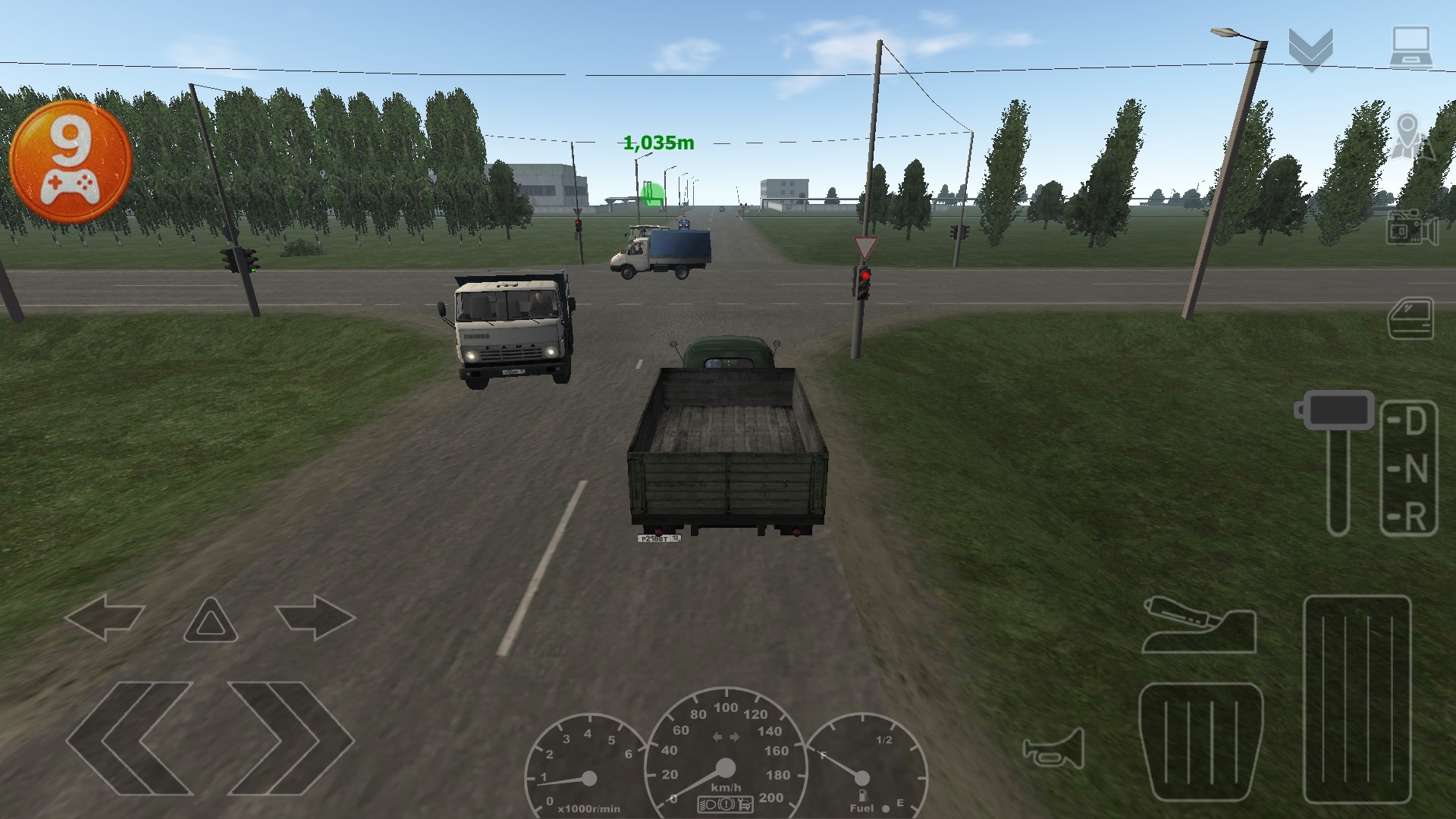Tap the orange 9 gamepad badge
The height and width of the screenshot is (819, 1456).
(71, 162)
